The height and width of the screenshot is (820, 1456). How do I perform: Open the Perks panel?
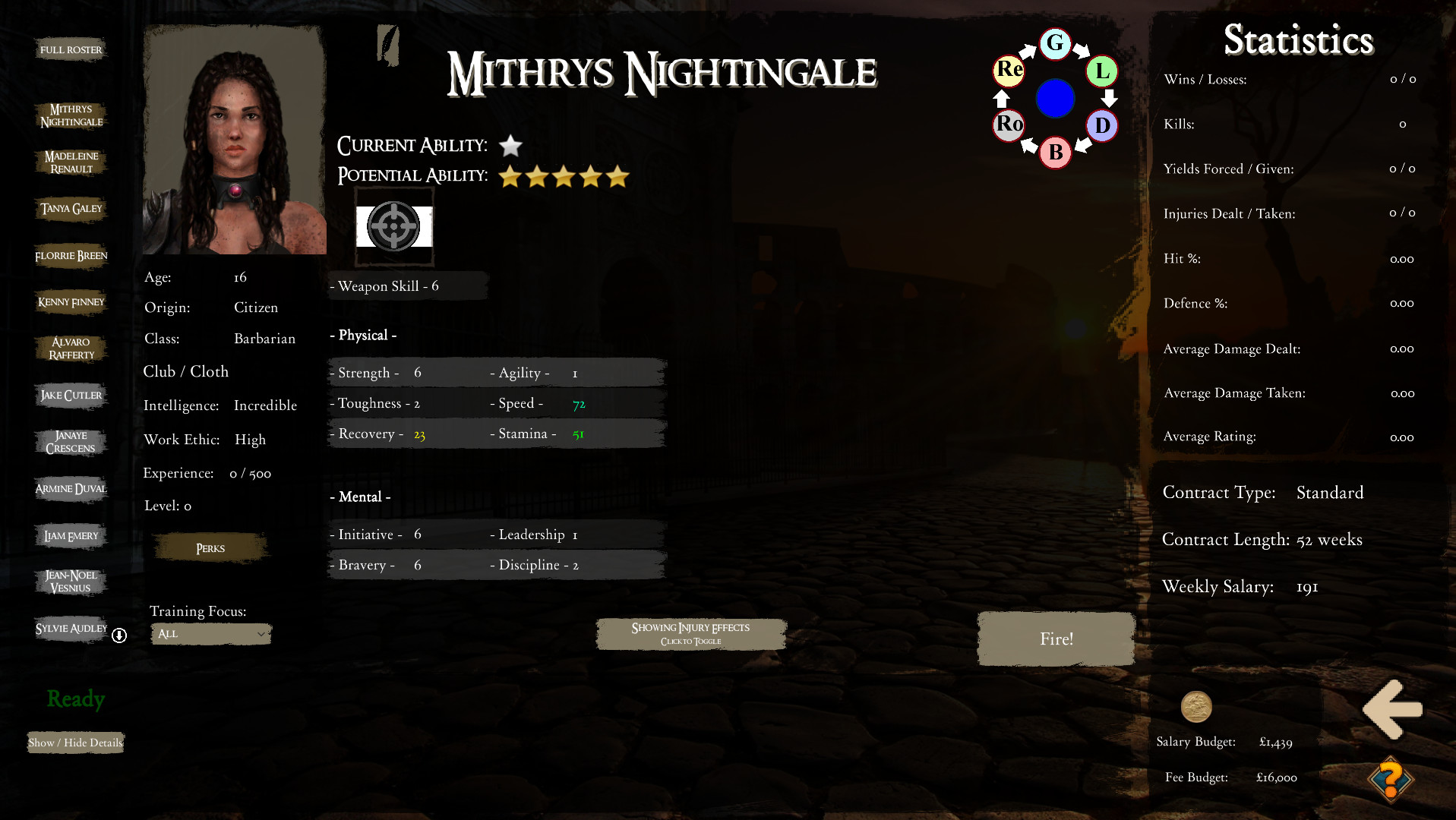[209, 547]
